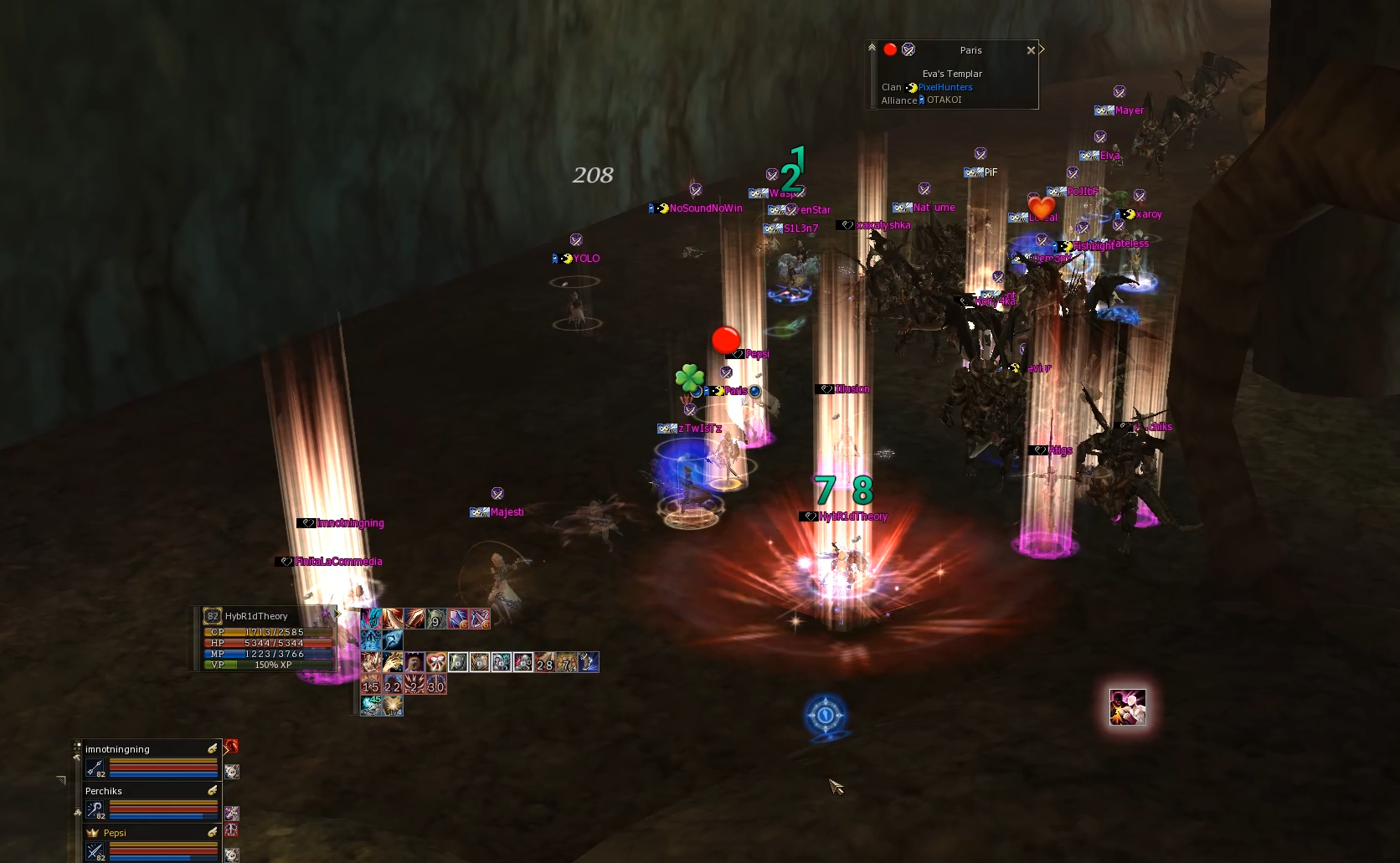Click the buff icon showing 28

click(545, 663)
